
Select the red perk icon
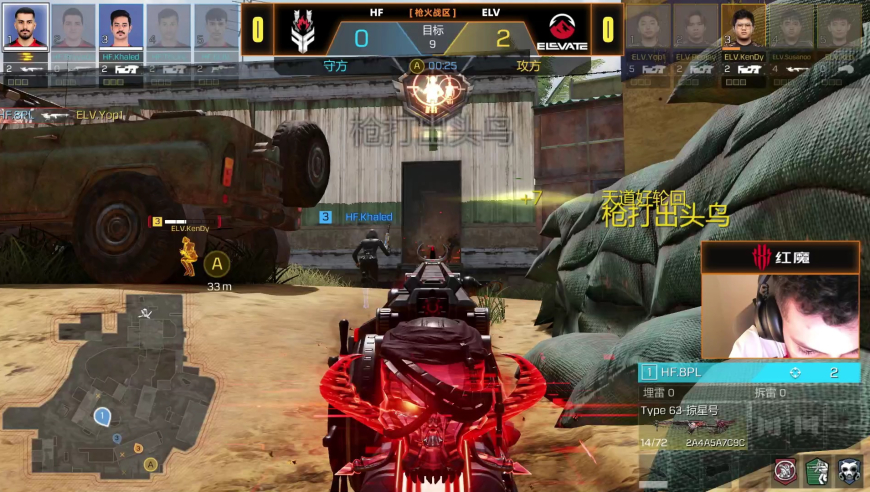(786, 470)
